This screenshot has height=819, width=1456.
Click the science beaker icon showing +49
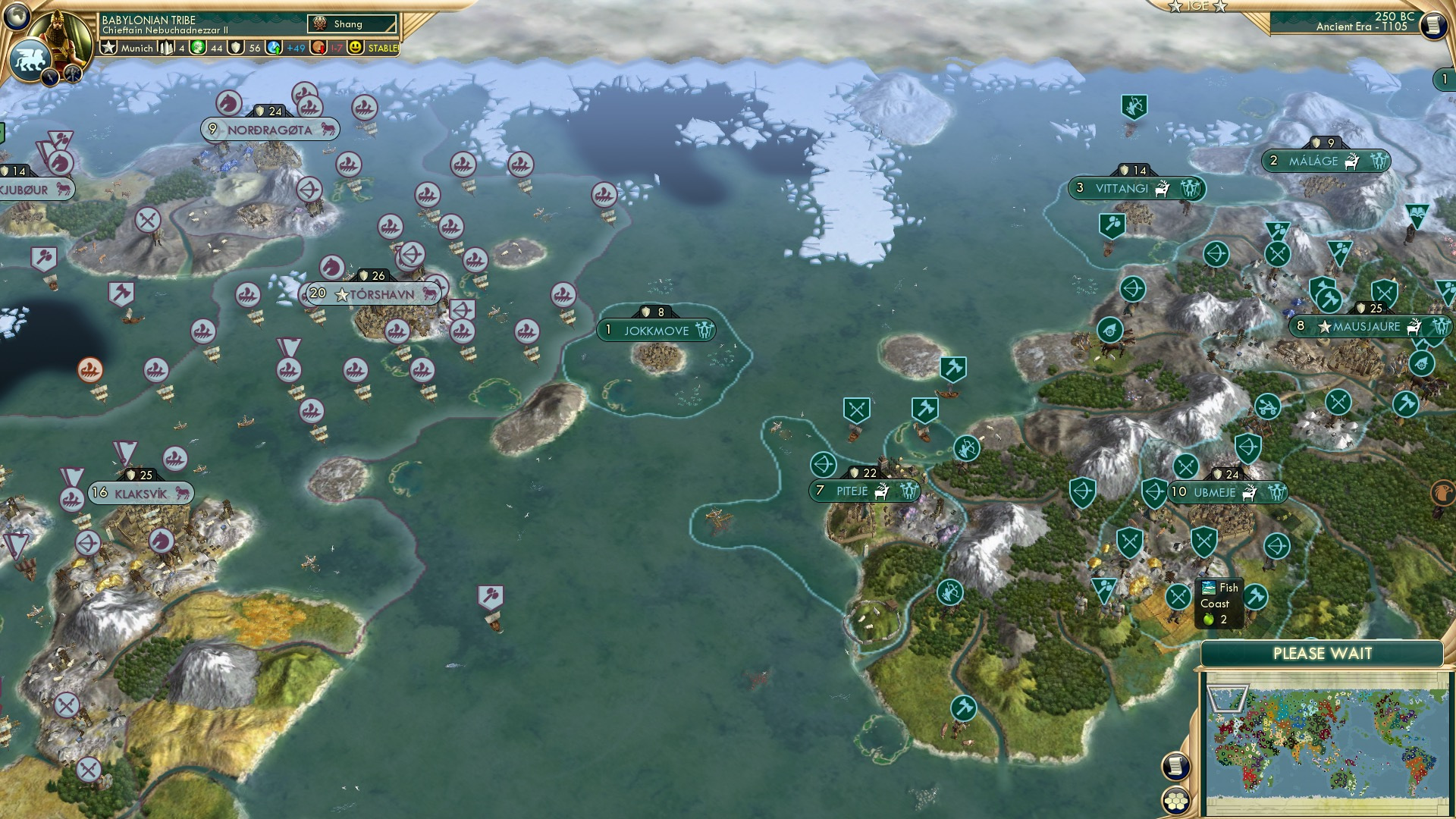pos(274,48)
